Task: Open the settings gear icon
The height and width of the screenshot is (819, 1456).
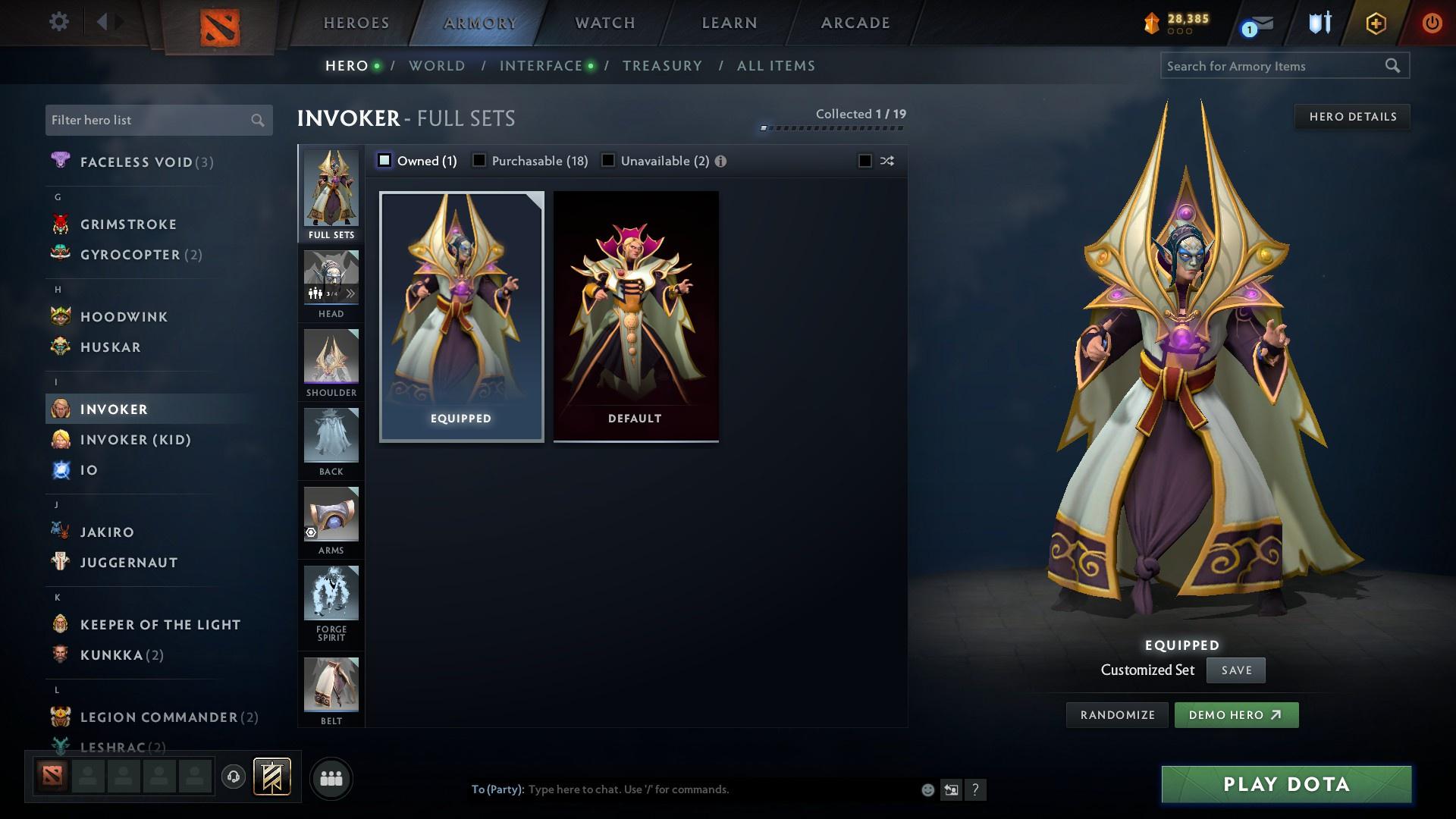Action: pyautogui.click(x=58, y=22)
